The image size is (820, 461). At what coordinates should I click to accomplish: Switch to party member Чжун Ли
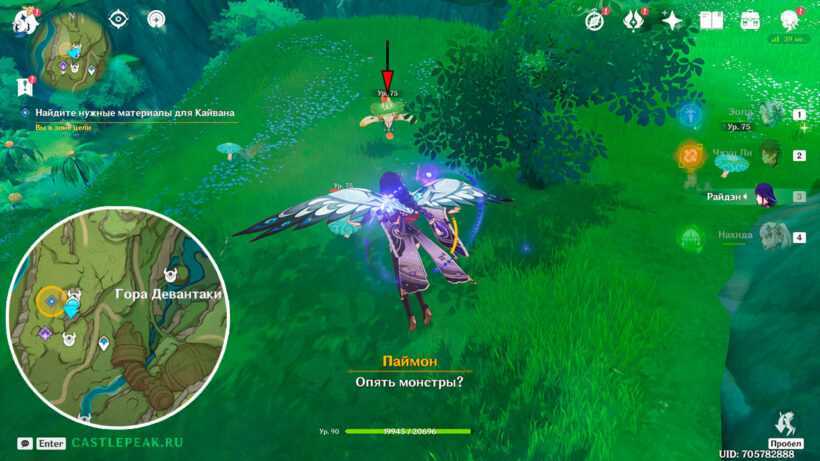(x=768, y=155)
